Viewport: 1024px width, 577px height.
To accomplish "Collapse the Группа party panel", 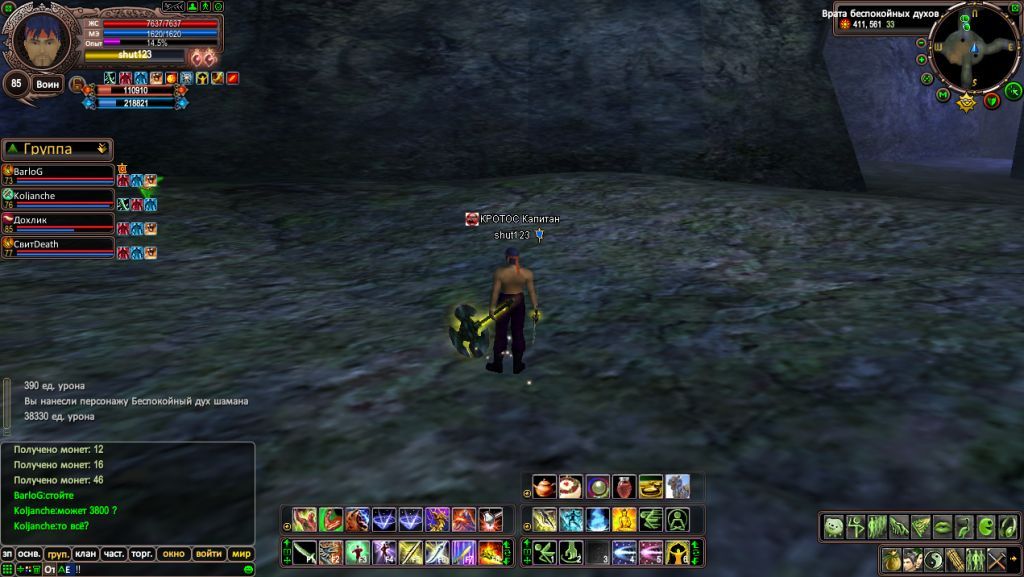I will 101,148.
